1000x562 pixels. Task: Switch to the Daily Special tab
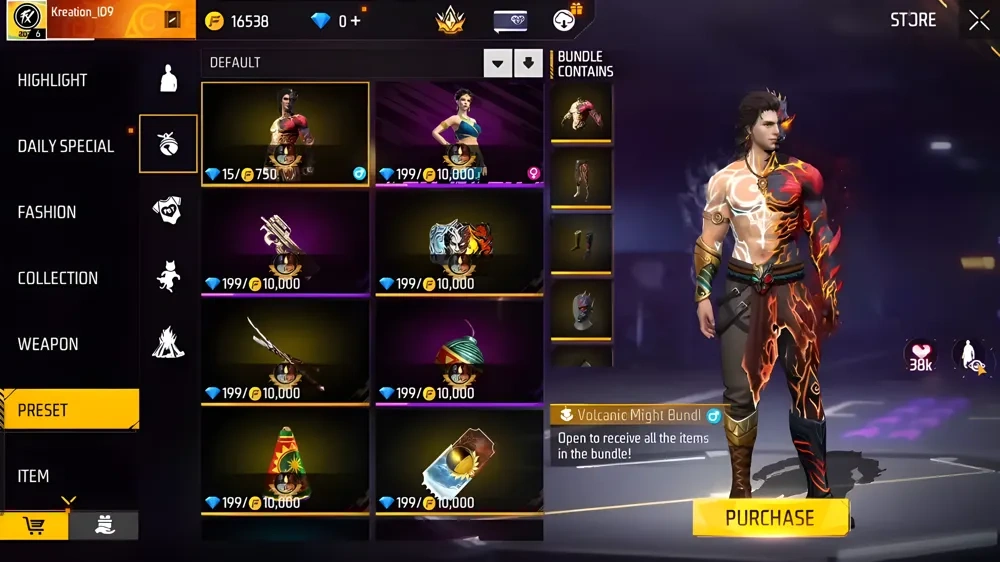pyautogui.click(x=66, y=146)
